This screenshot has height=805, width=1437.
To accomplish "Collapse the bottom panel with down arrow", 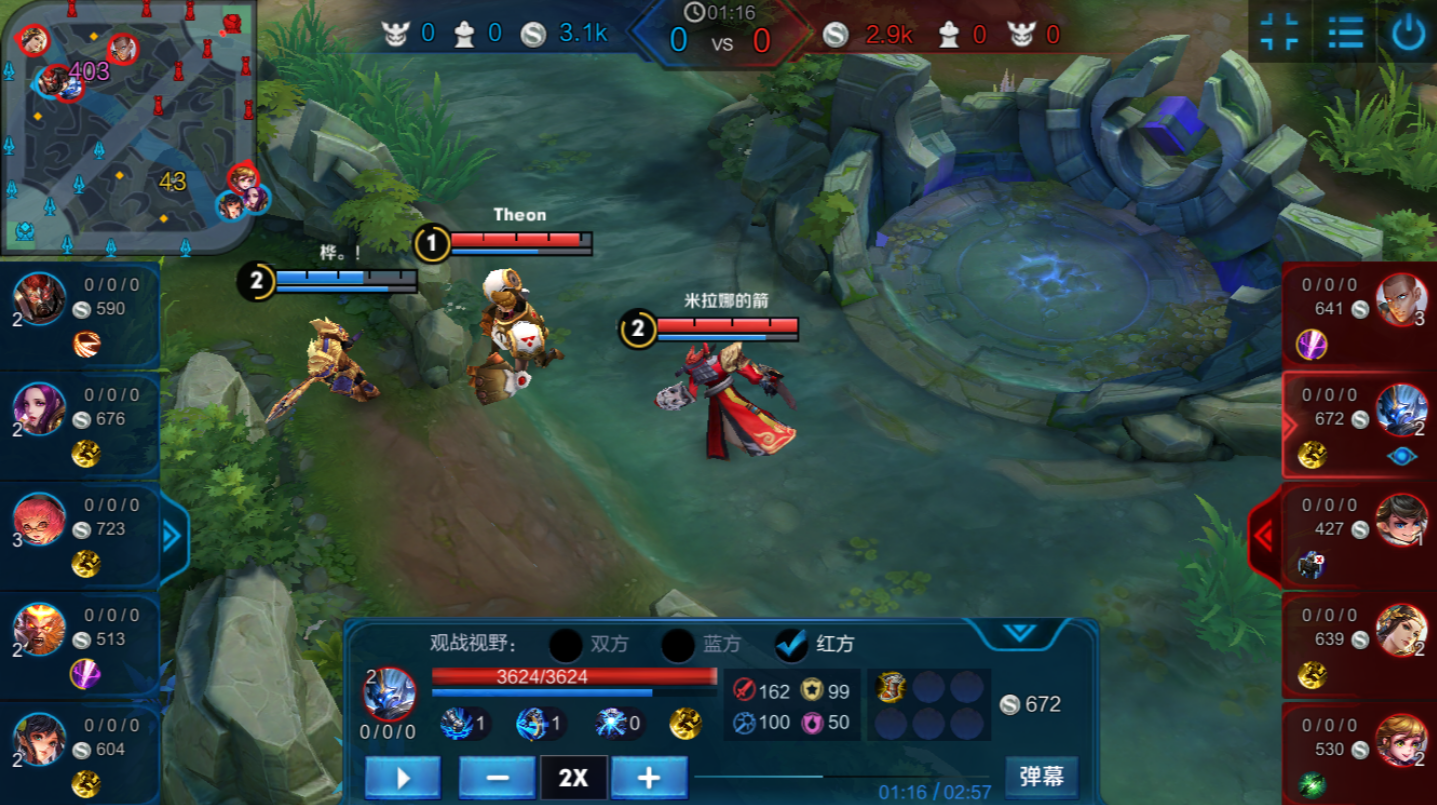I will pos(1019,633).
